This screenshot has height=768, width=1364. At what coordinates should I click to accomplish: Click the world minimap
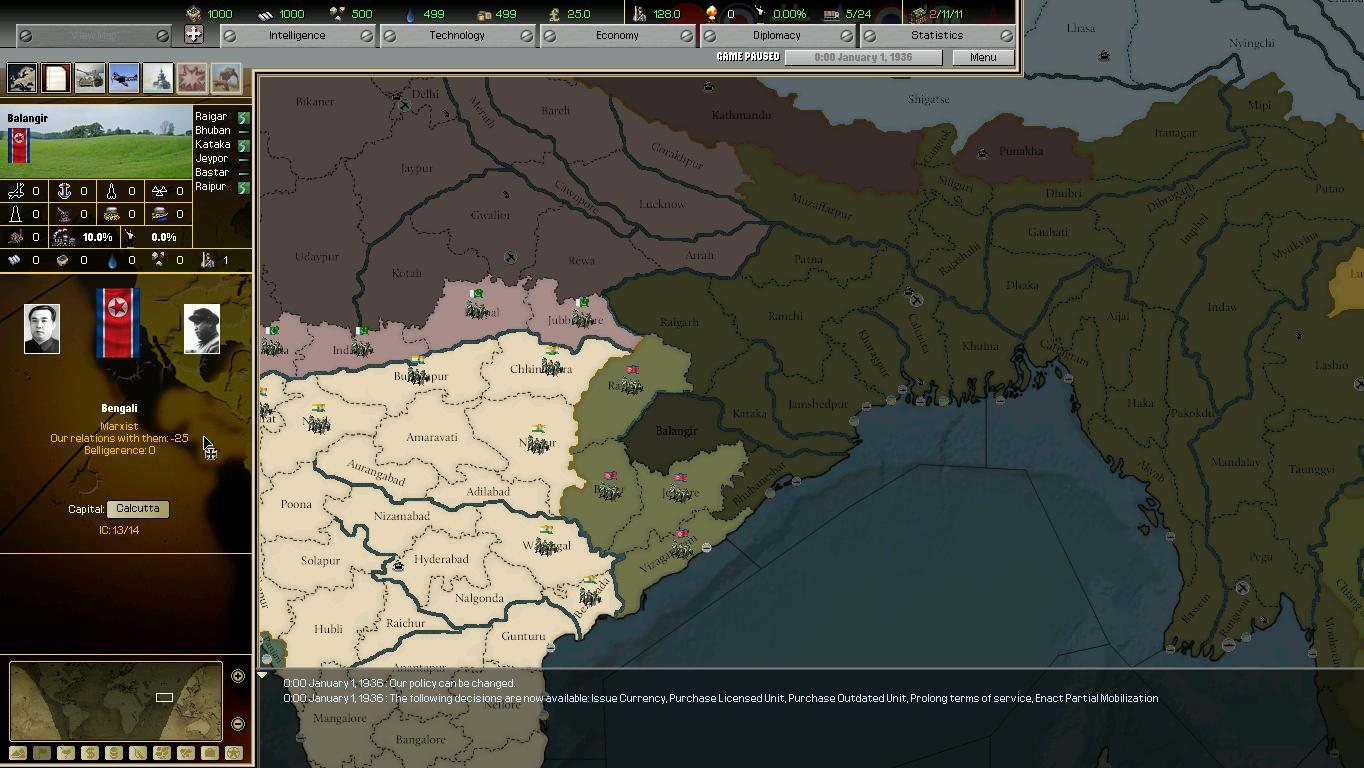[115, 700]
